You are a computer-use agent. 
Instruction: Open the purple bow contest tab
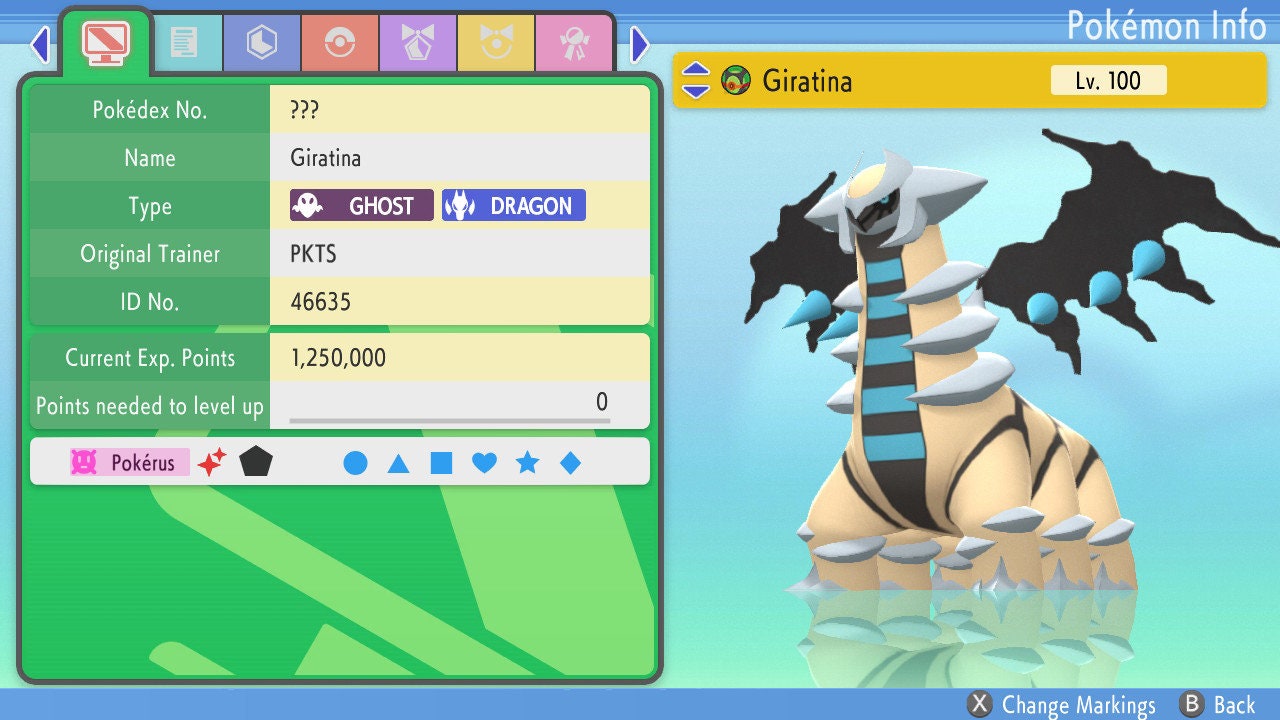[418, 43]
